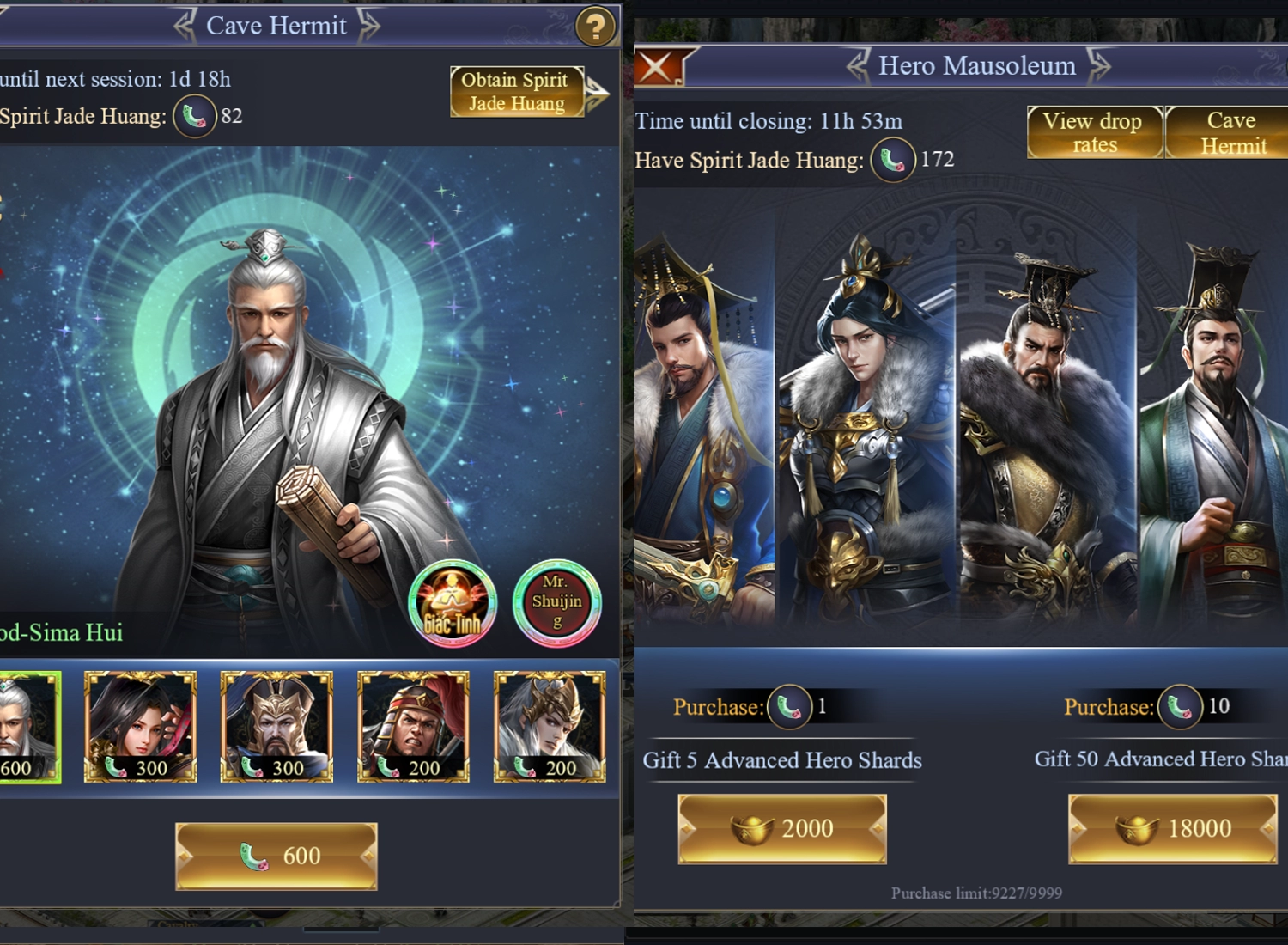Buy one draw for 2000 gold
Viewport: 1288px width, 945px height.
(782, 828)
